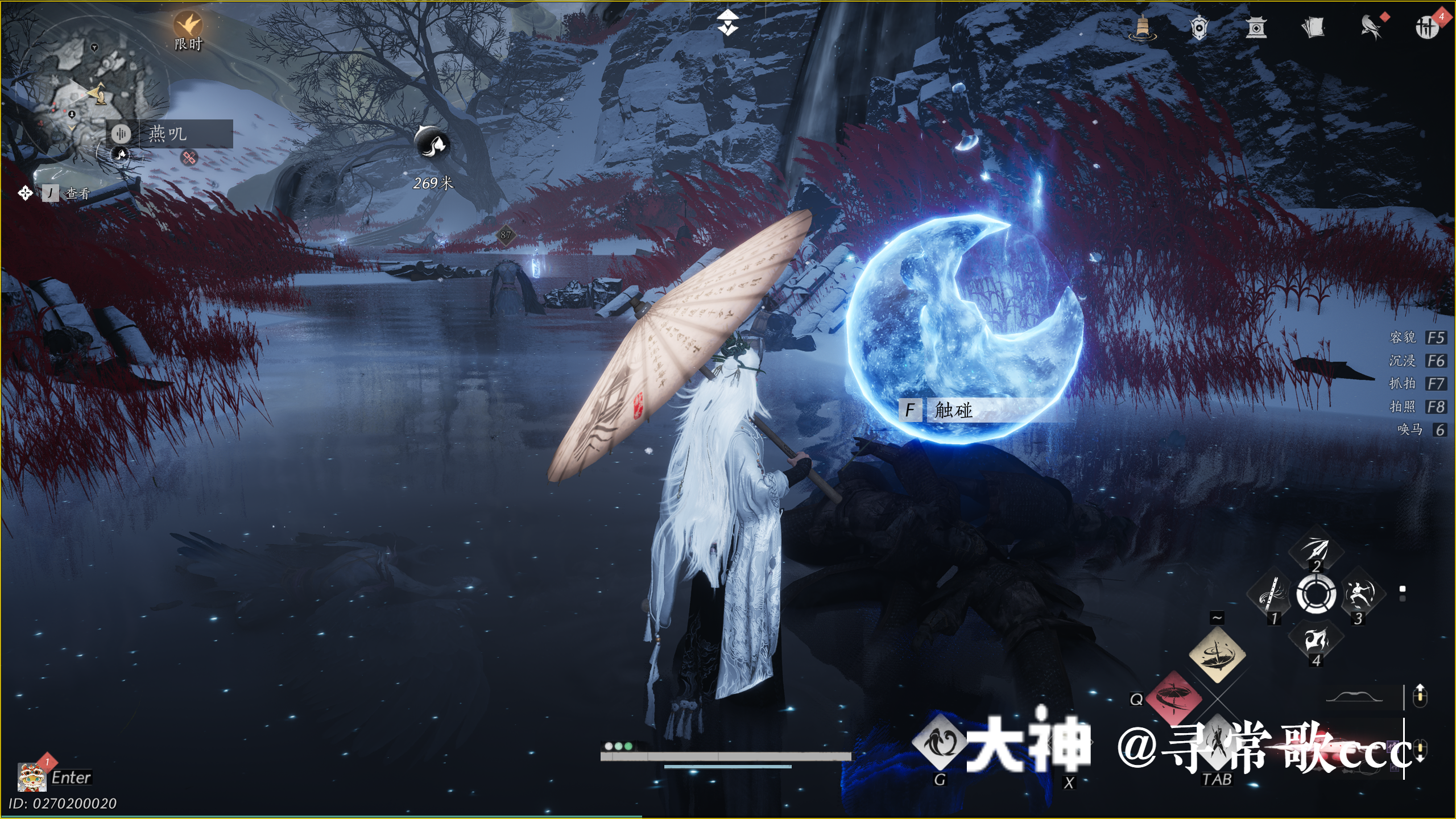This screenshot has height=819, width=1456.
Task: Open the shrine-shaped shop icon
Action: tap(1256, 27)
